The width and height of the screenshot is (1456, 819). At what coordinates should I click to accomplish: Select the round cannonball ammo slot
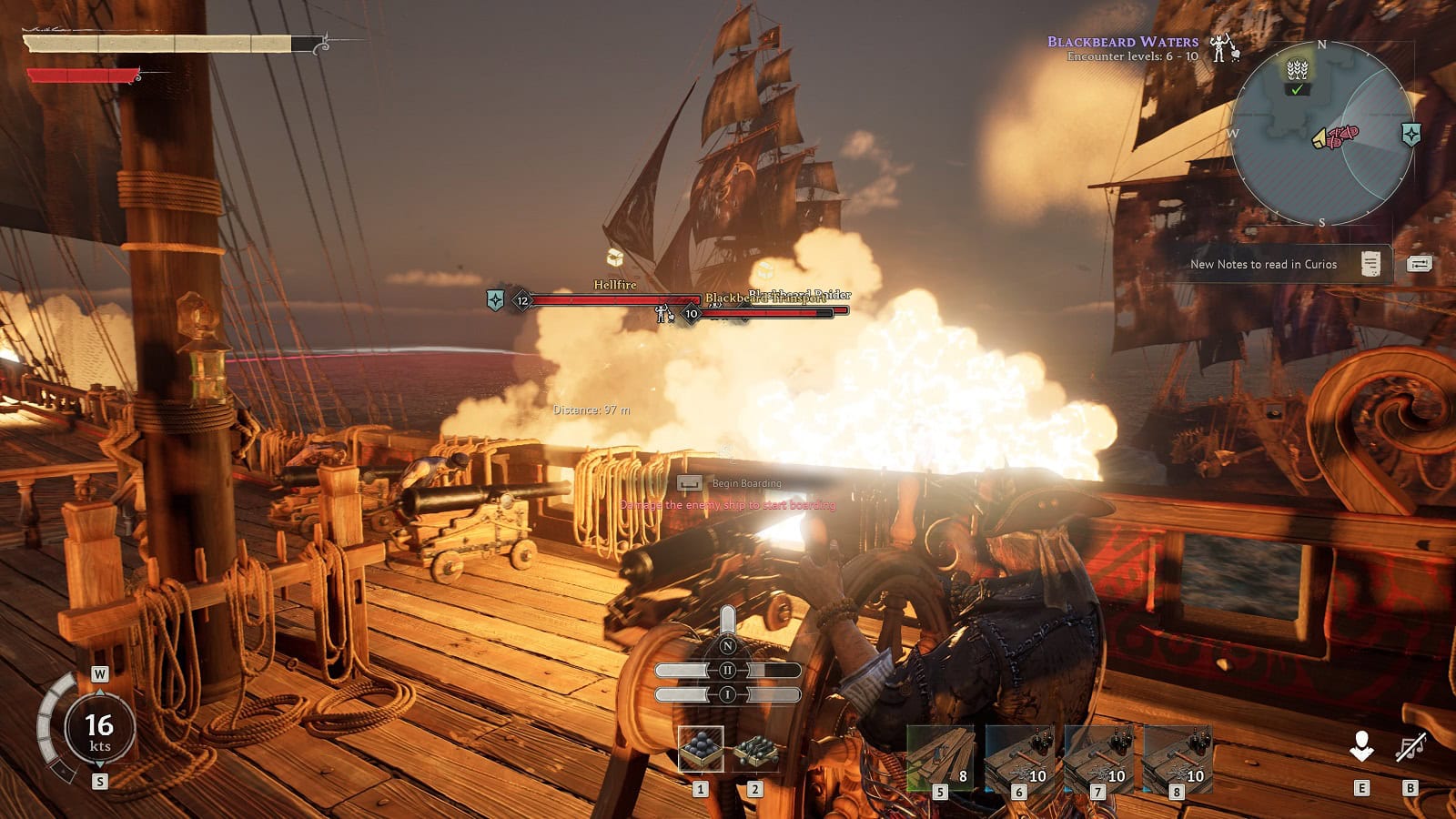pyautogui.click(x=701, y=749)
